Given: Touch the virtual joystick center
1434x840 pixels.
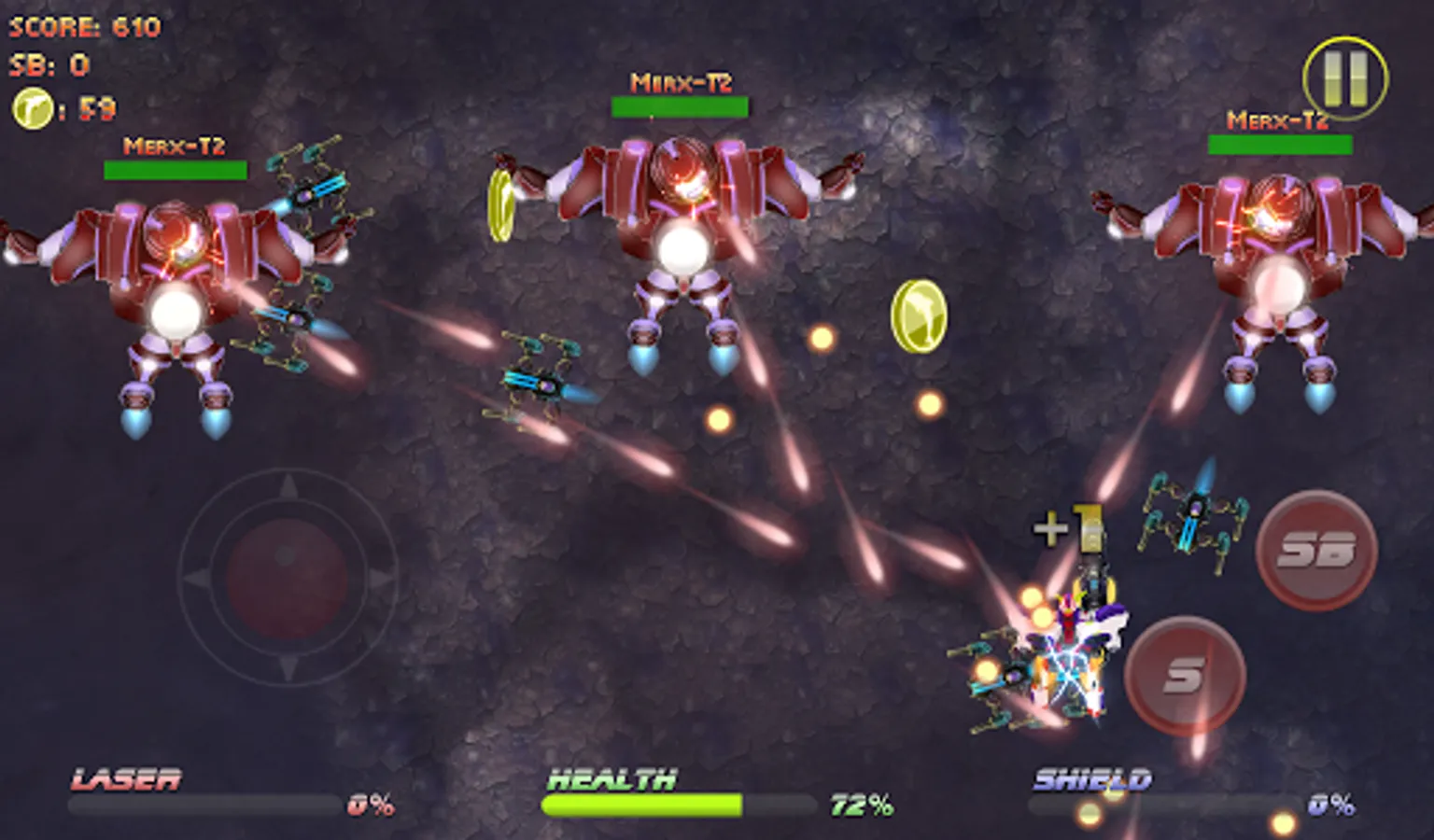Looking at the screenshot, I should click(288, 577).
